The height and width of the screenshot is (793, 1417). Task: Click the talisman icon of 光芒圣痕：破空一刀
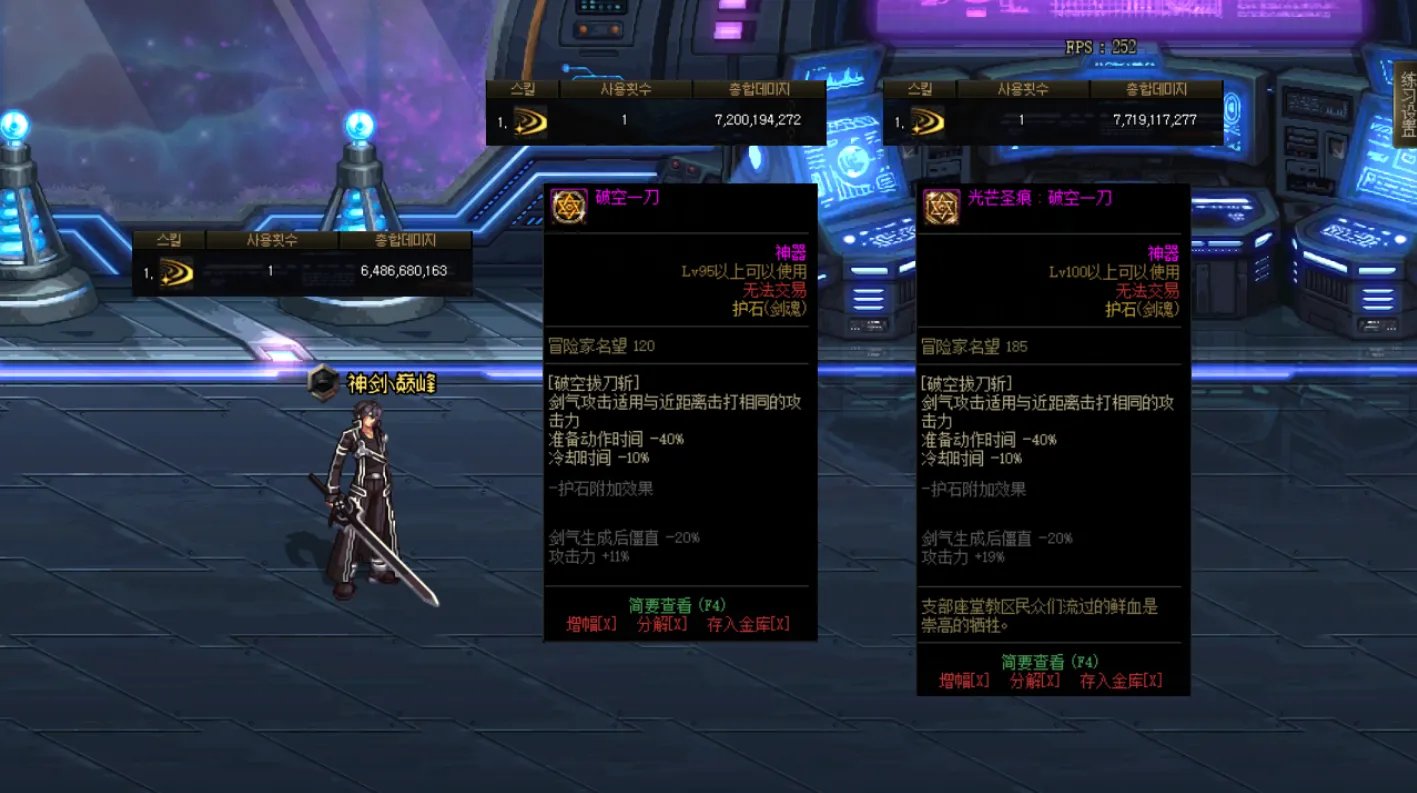(940, 208)
